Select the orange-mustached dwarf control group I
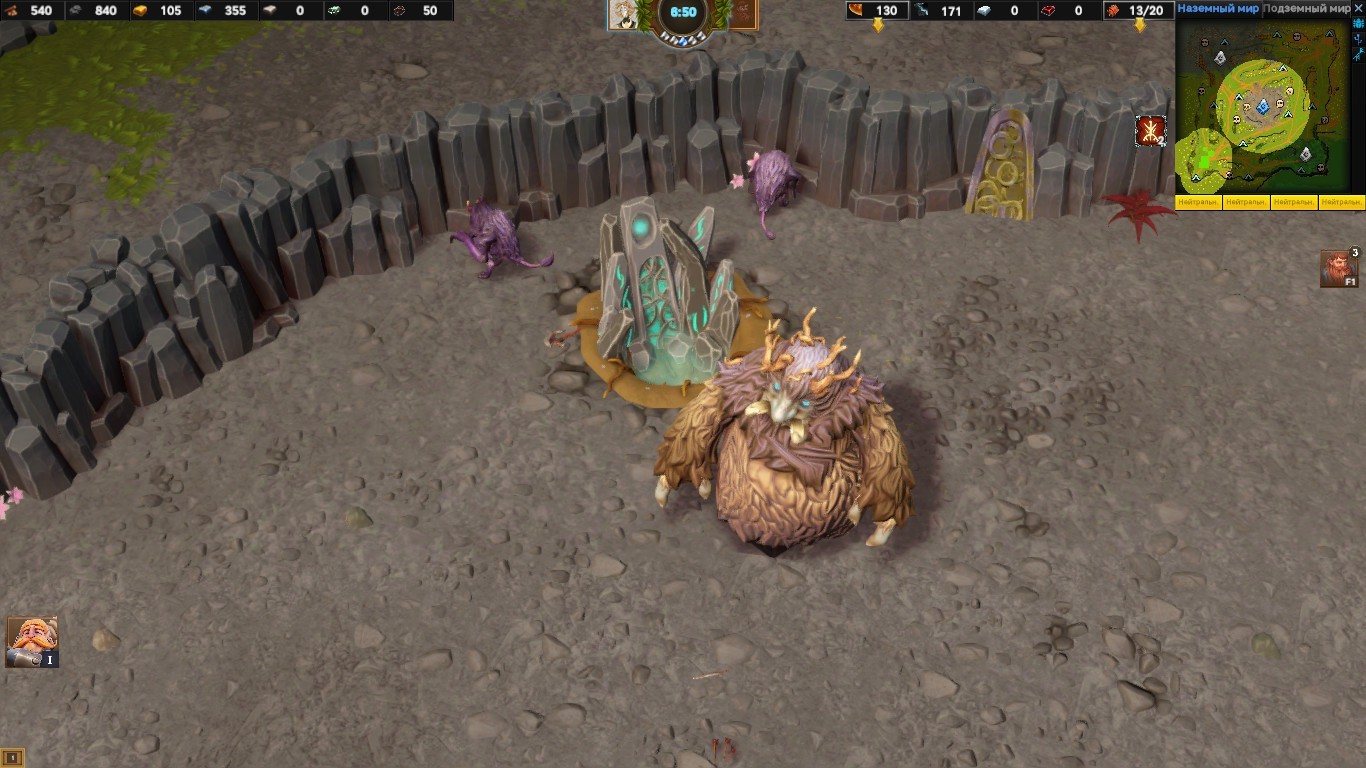The width and height of the screenshot is (1366, 768). pos(32,641)
